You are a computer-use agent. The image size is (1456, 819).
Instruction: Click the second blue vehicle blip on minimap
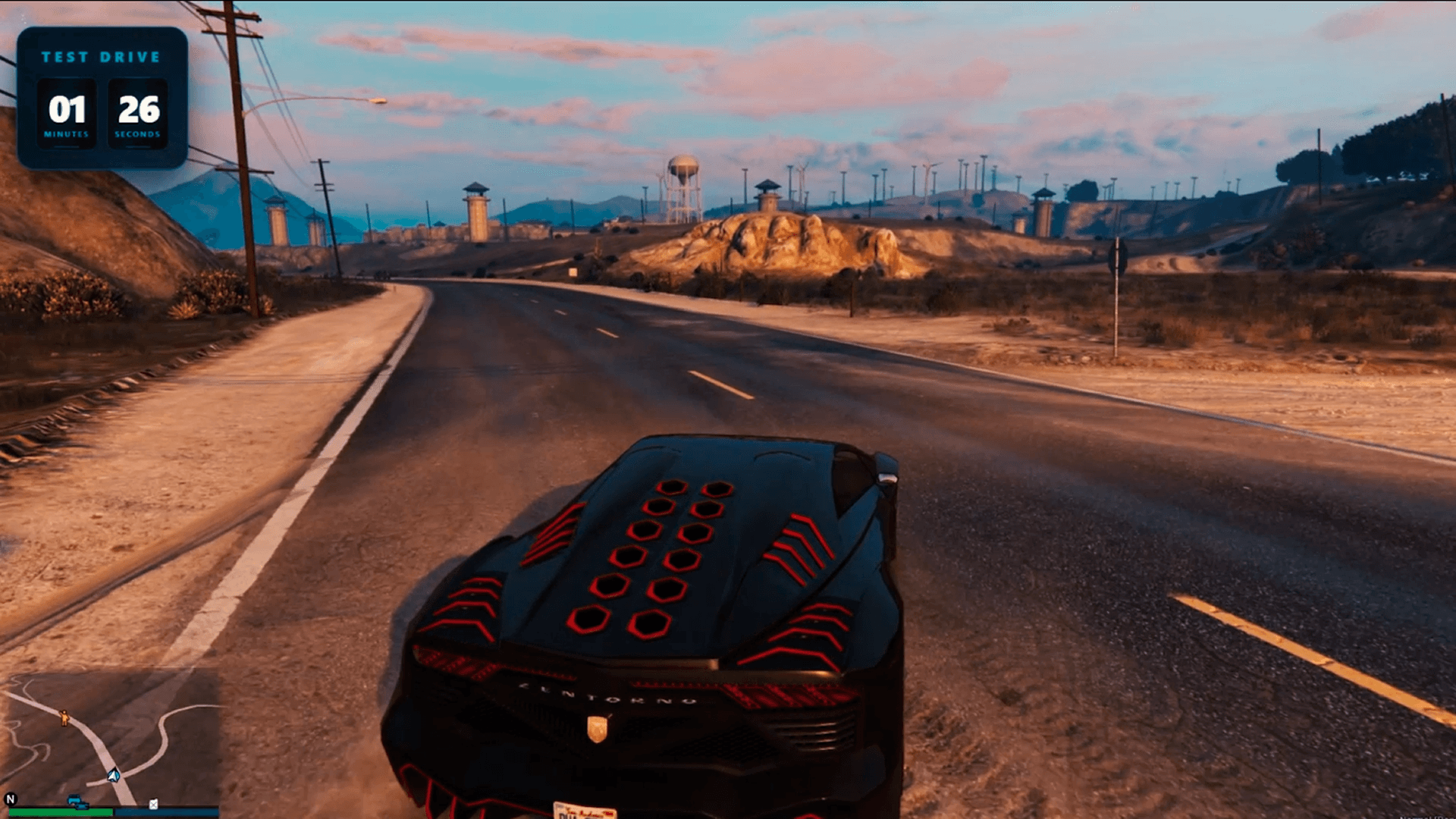click(x=83, y=805)
